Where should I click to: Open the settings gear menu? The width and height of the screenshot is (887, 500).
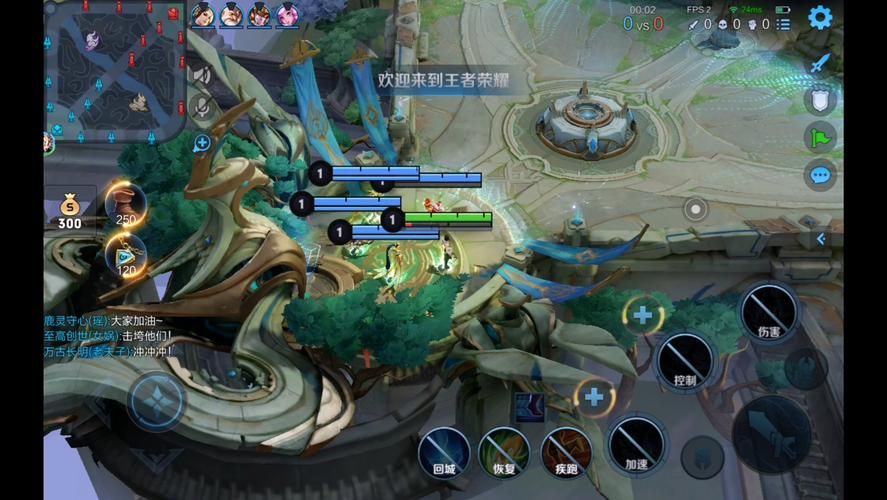[x=820, y=17]
